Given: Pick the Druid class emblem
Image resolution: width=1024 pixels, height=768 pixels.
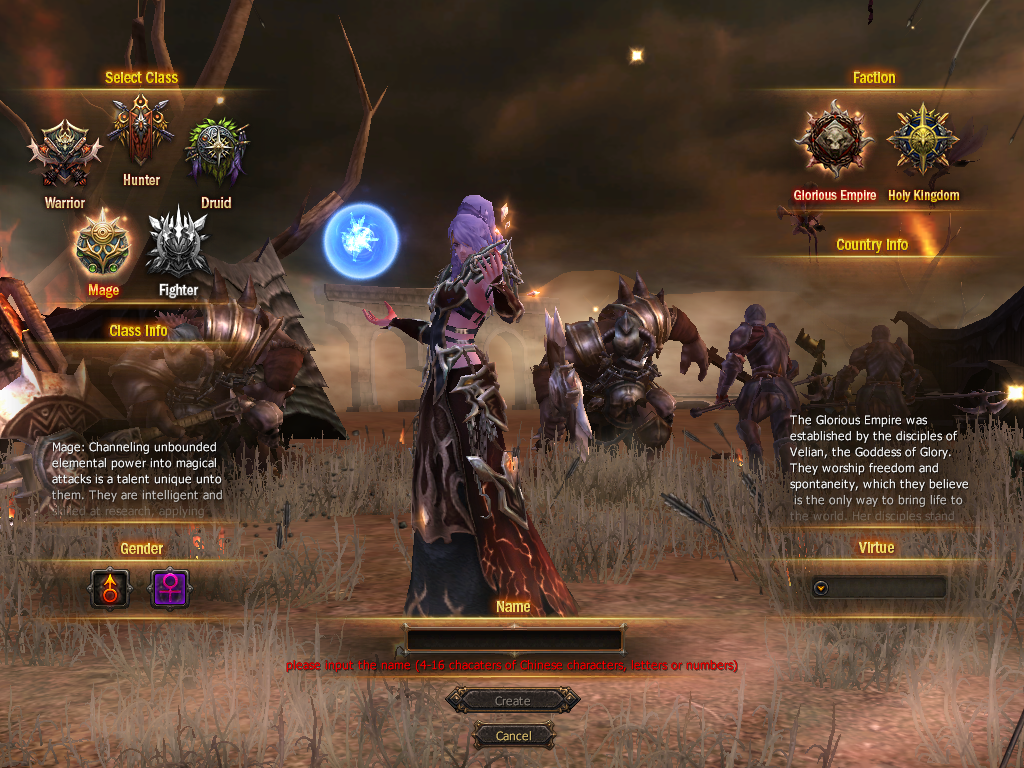Looking at the screenshot, I should [216, 152].
